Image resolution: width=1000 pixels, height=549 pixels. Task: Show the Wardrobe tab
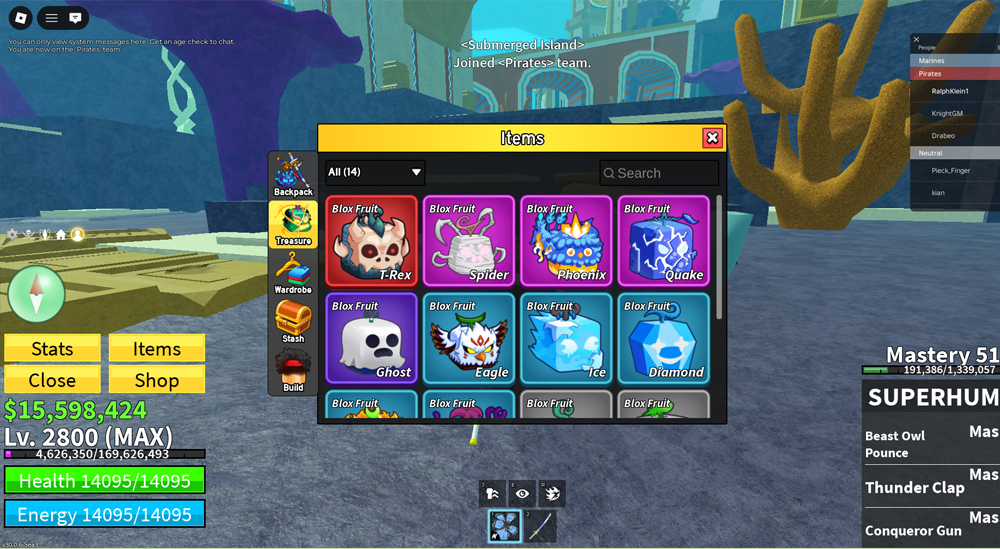click(x=293, y=273)
